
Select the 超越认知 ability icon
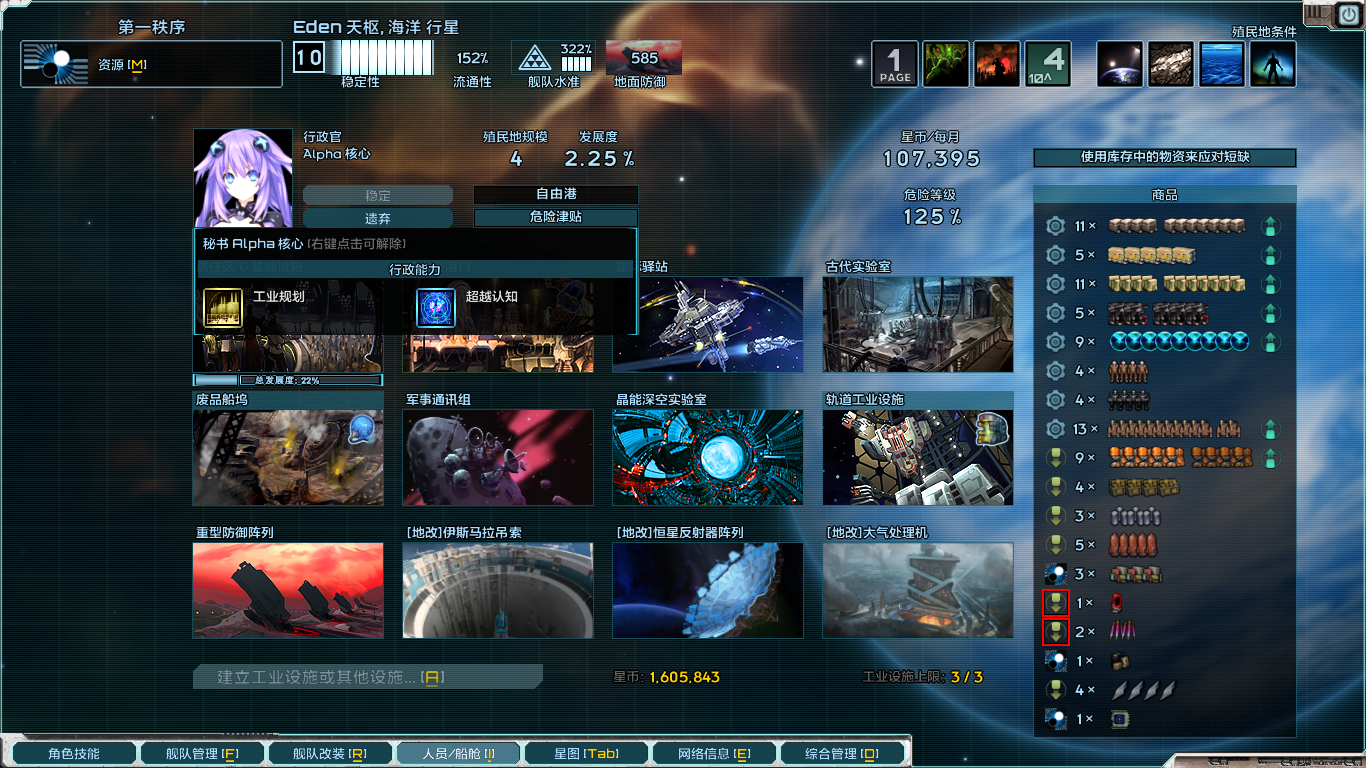click(435, 308)
